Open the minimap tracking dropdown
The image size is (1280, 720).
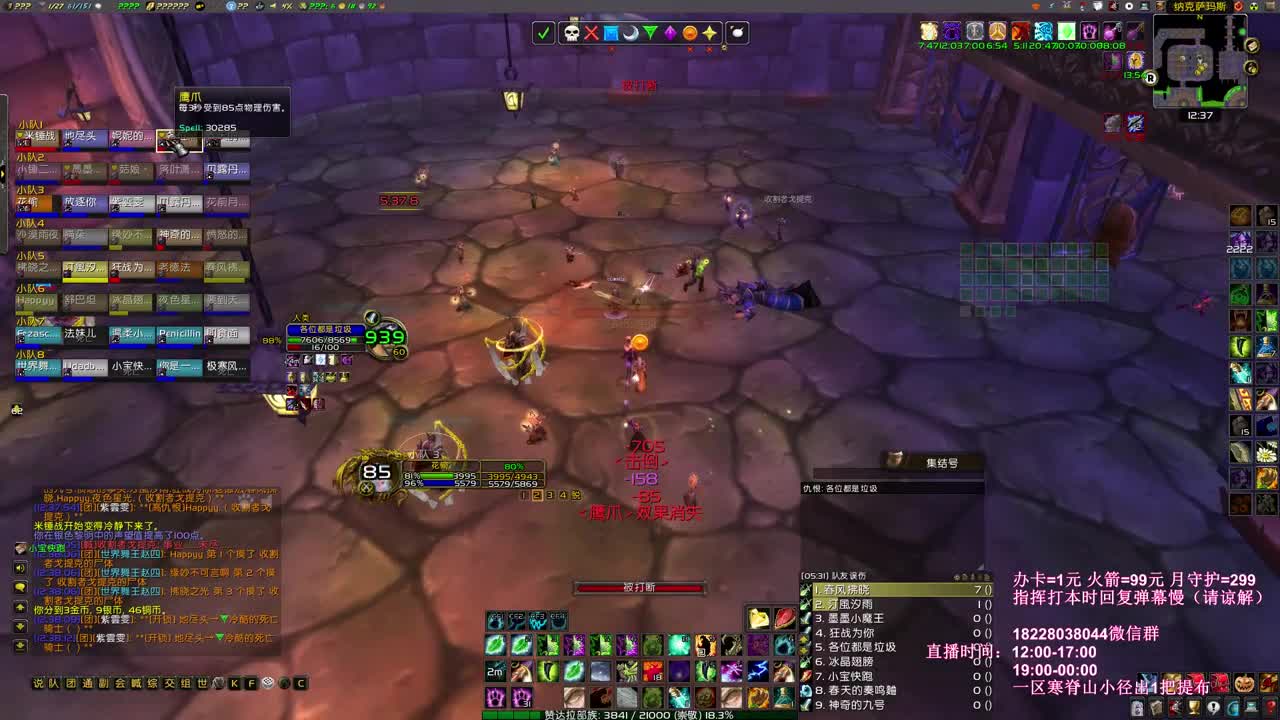tap(1253, 68)
